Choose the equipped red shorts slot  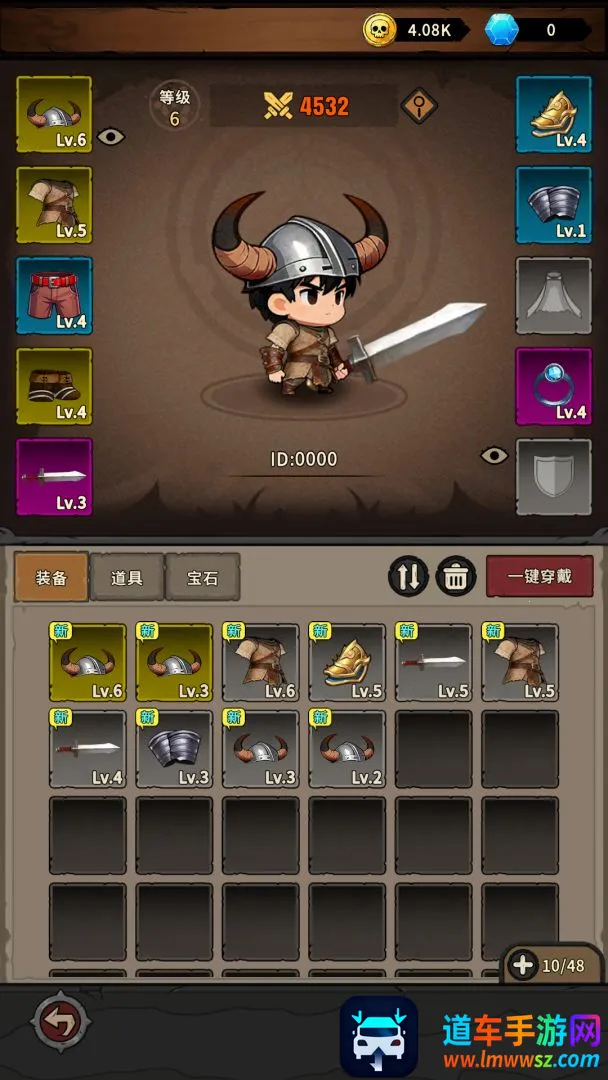click(x=54, y=295)
